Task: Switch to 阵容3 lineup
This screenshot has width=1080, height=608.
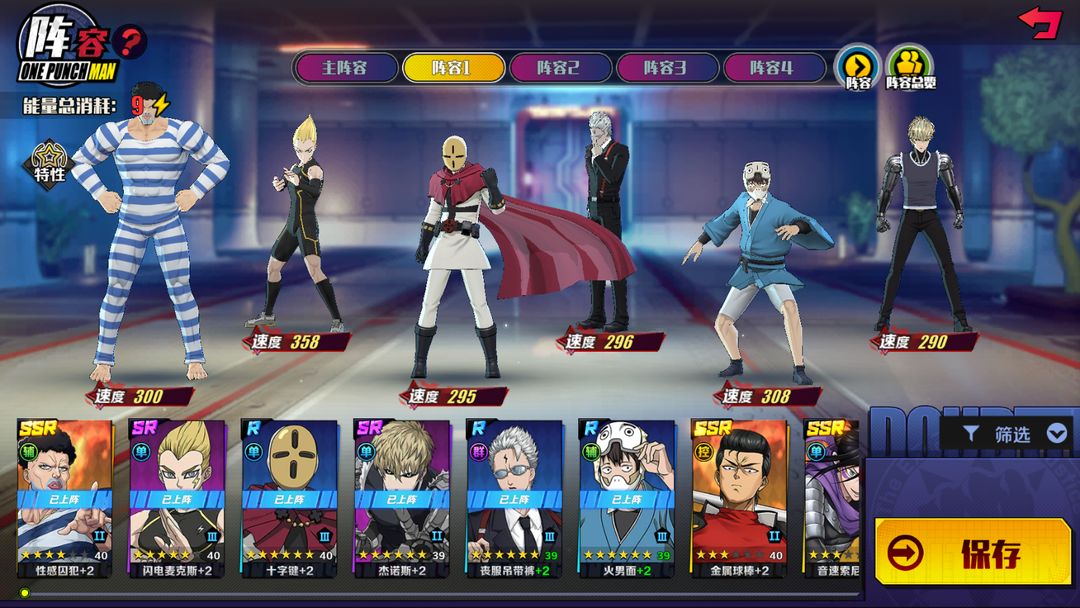Action: coord(665,68)
